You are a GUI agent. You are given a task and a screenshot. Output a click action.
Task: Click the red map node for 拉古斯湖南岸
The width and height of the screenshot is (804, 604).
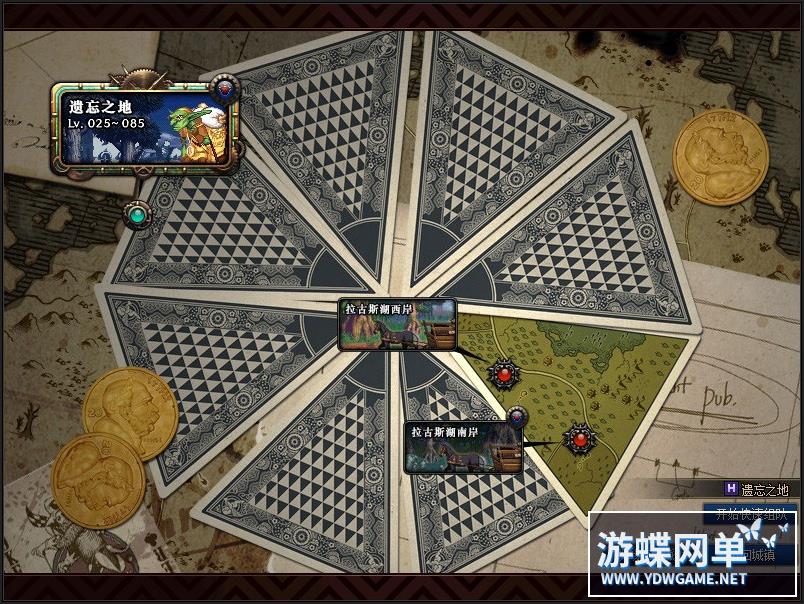click(579, 437)
